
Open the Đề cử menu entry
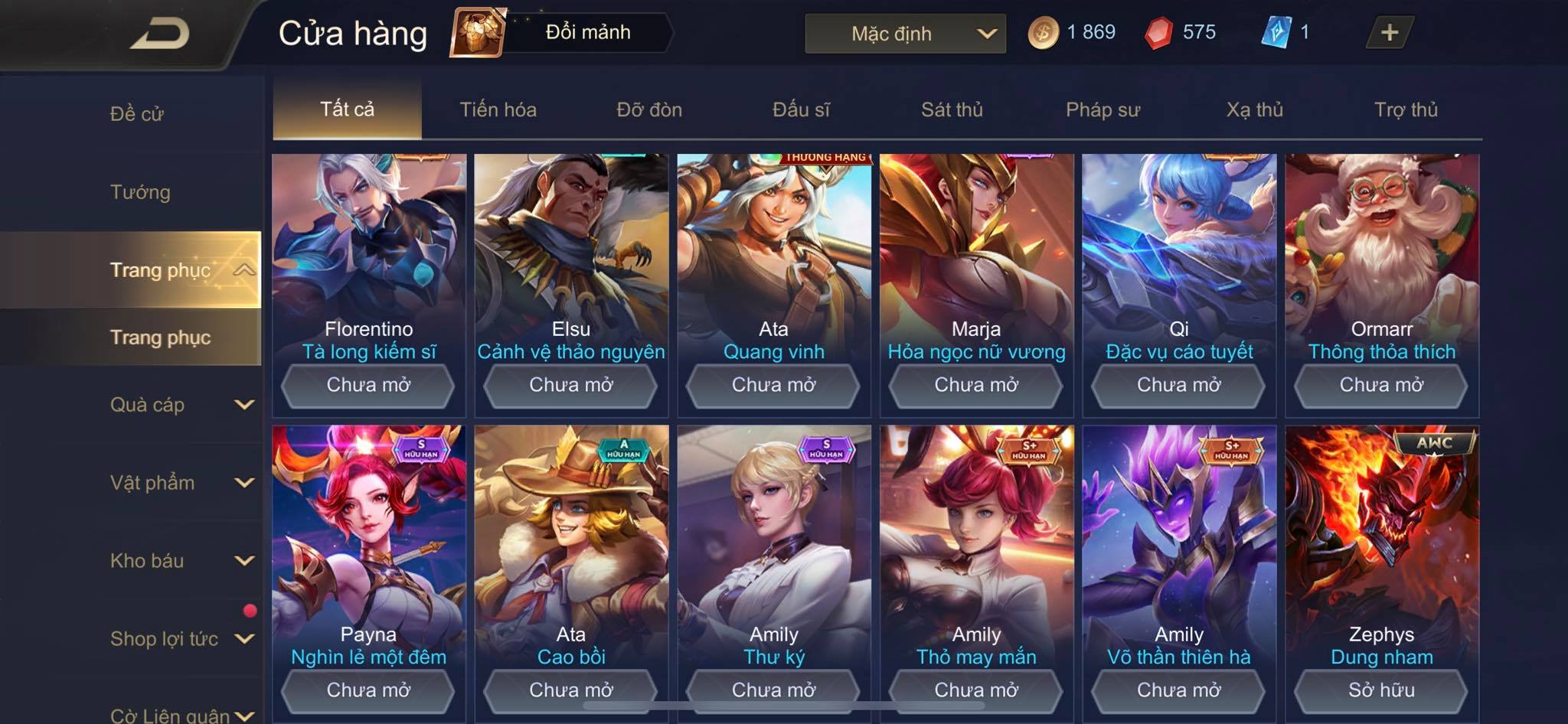(x=137, y=114)
